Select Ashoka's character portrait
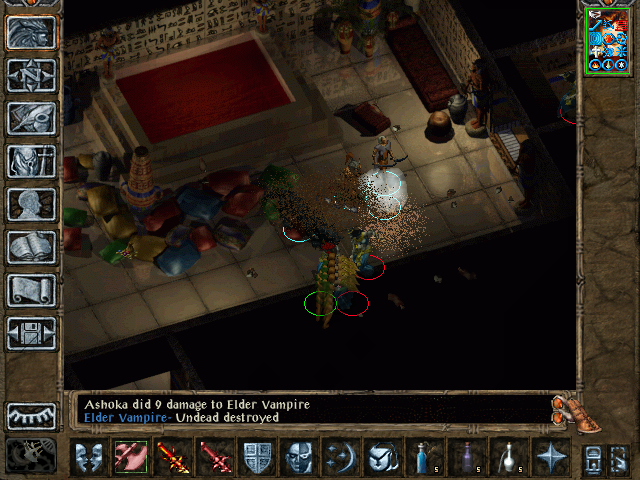This screenshot has width=640, height=480. (607, 40)
